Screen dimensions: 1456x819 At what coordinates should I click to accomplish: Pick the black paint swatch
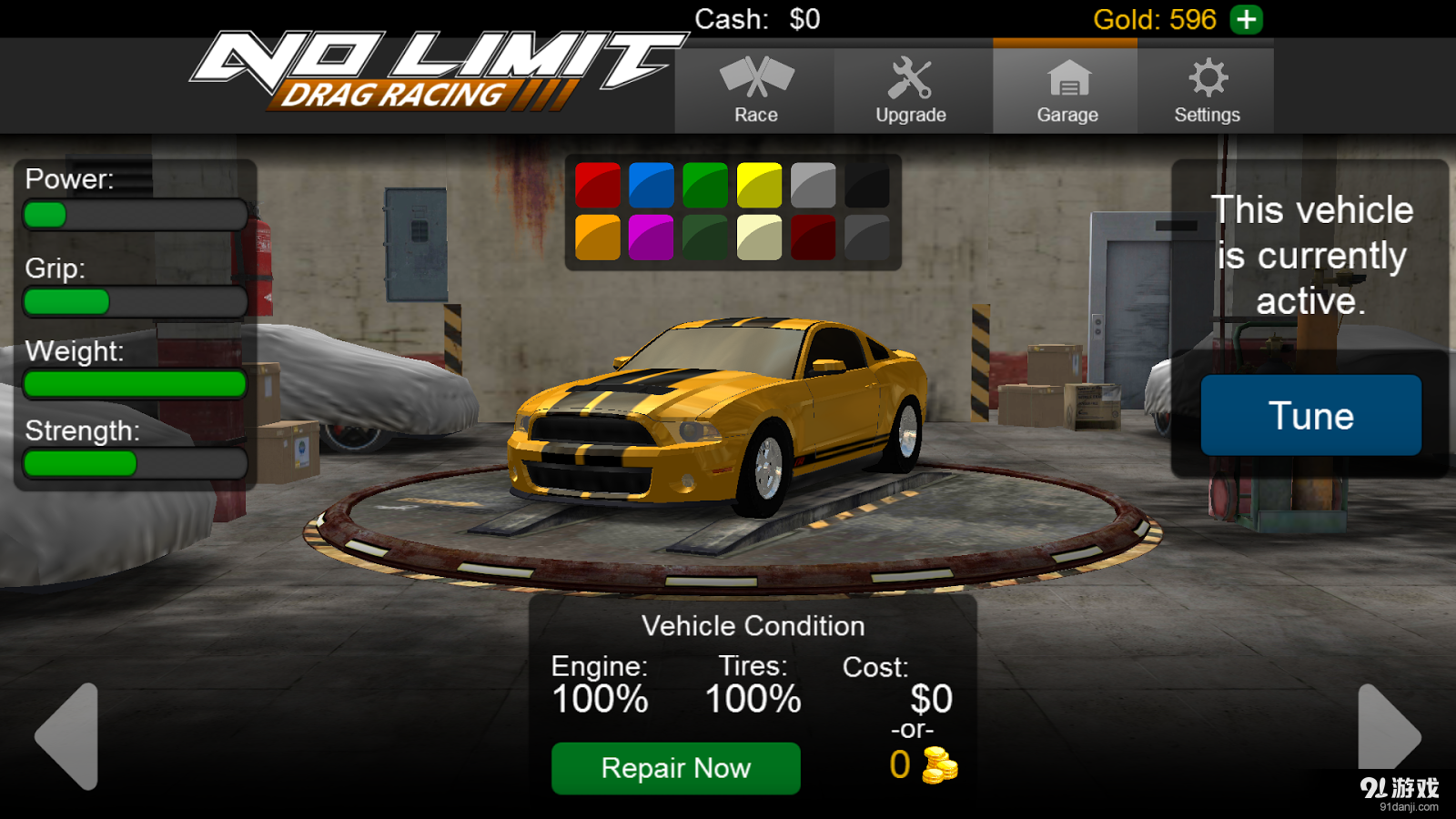(x=866, y=186)
